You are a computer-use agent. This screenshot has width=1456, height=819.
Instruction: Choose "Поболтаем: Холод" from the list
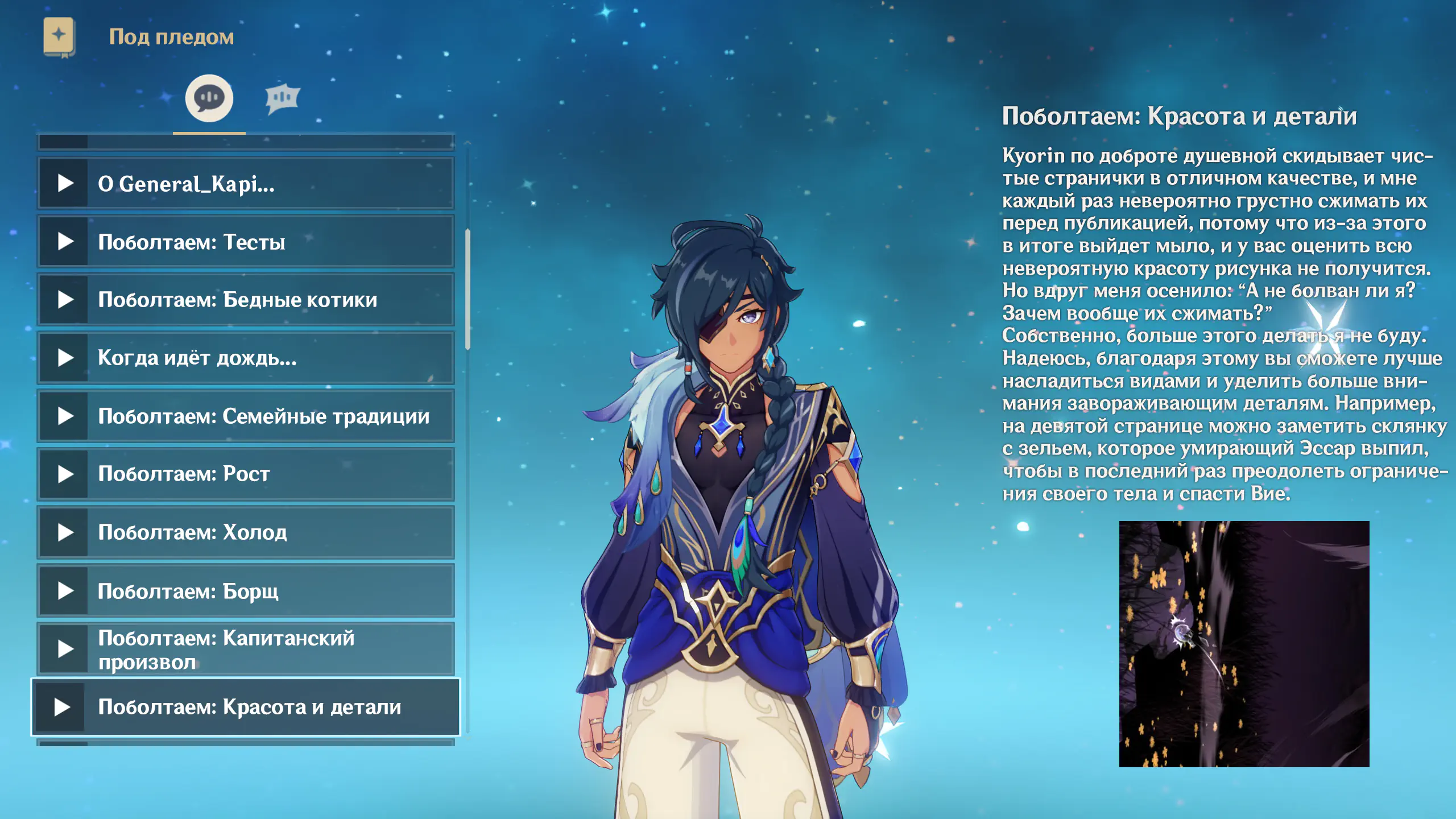[246, 532]
